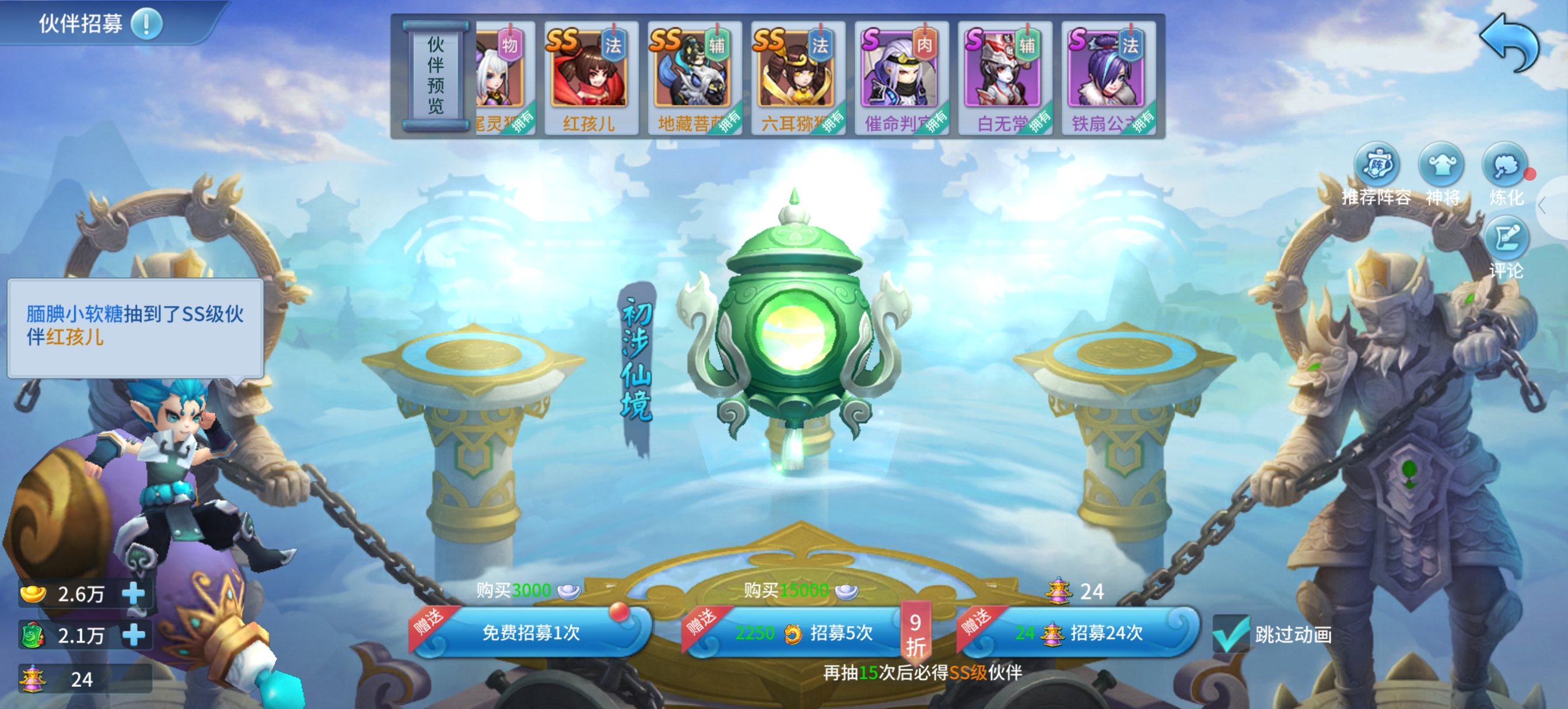This screenshot has height=709, width=1568.
Task: Click the blue back arrow button
Action: tap(1508, 41)
